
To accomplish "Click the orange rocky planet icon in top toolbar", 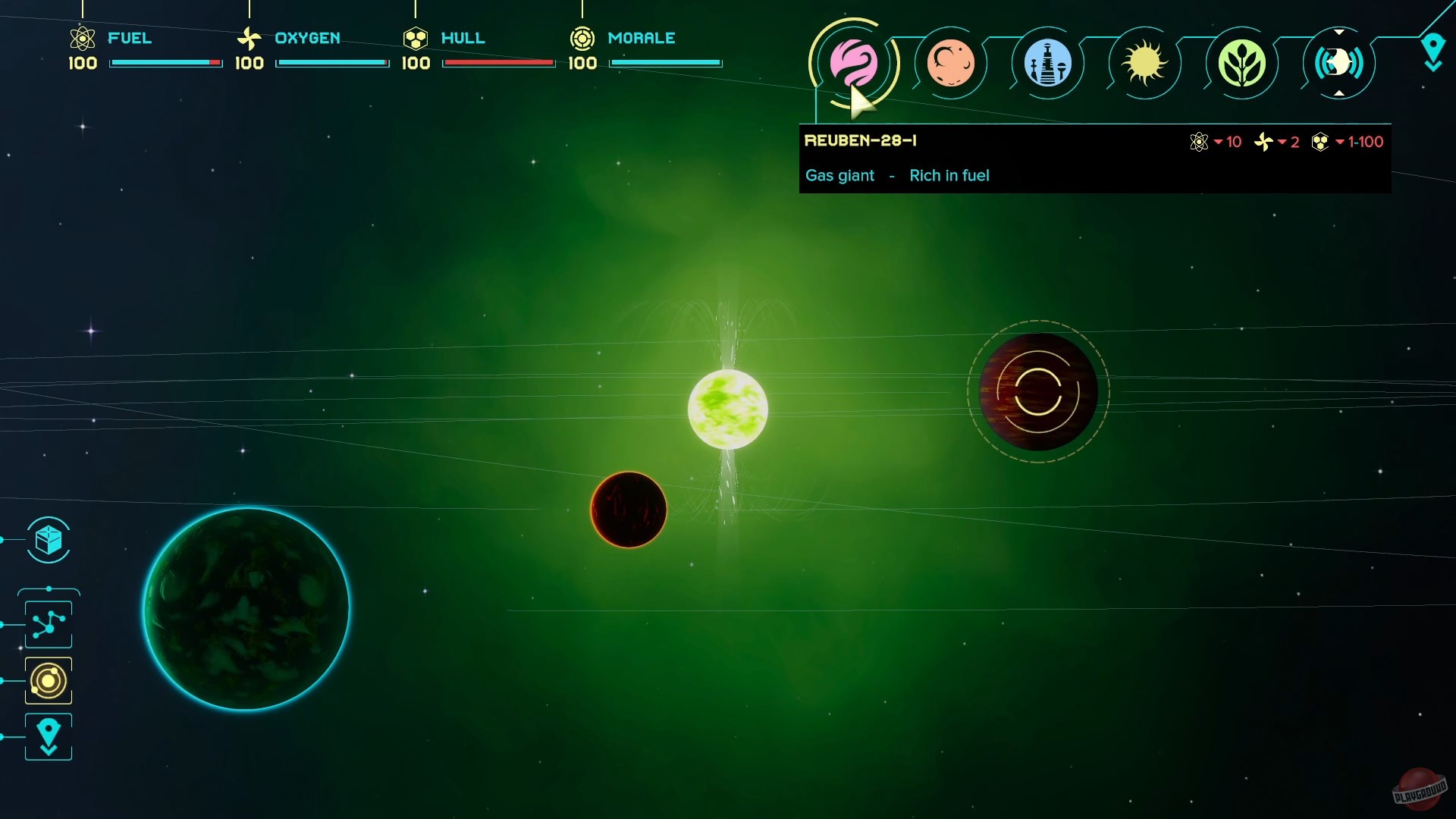I will pyautogui.click(x=952, y=64).
